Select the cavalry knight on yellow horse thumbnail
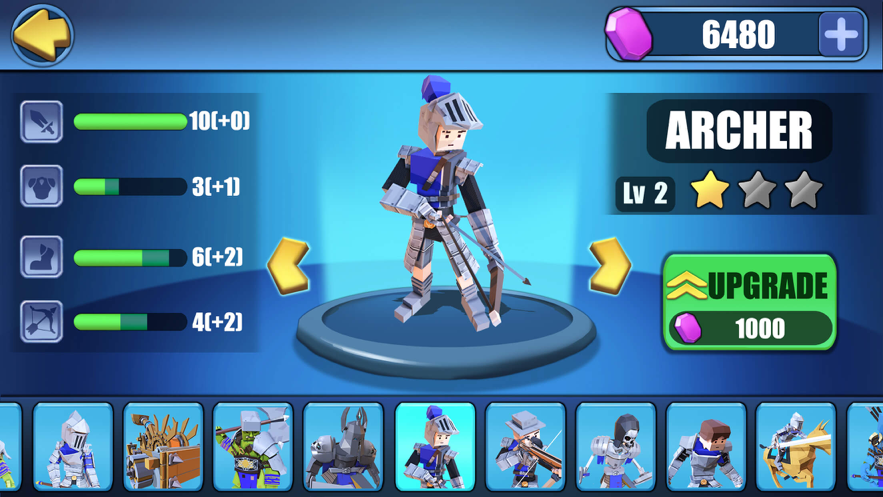883x497 pixels. pos(796,447)
